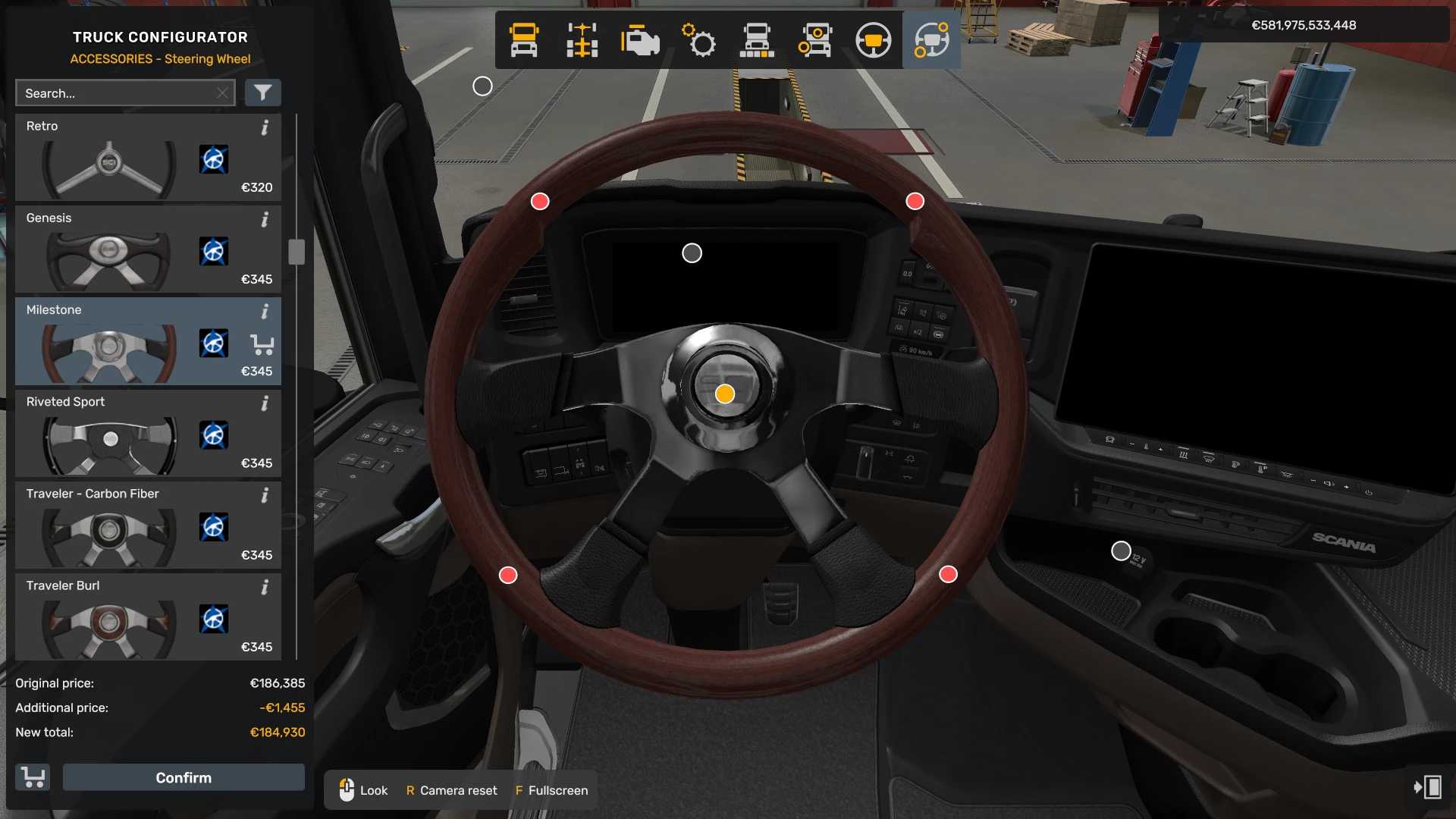
Task: Open the chassis configuration category
Action: [x=582, y=40]
